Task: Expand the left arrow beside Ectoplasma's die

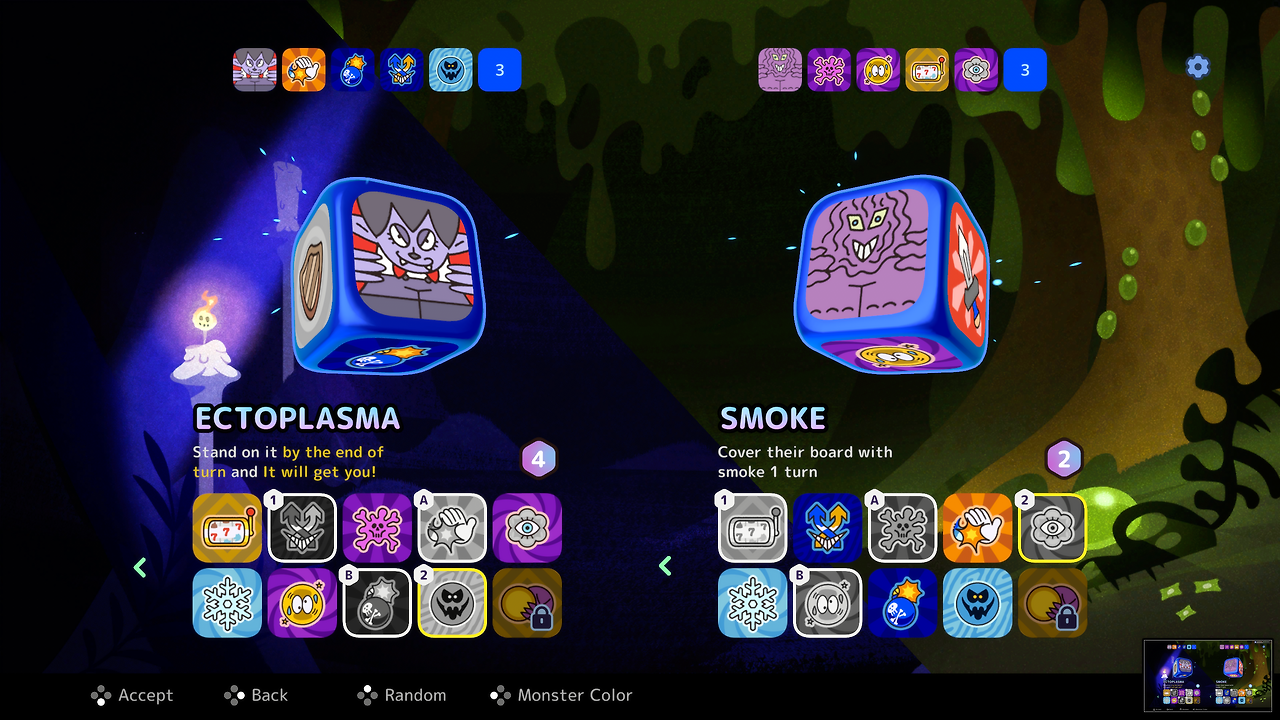Action: click(140, 567)
